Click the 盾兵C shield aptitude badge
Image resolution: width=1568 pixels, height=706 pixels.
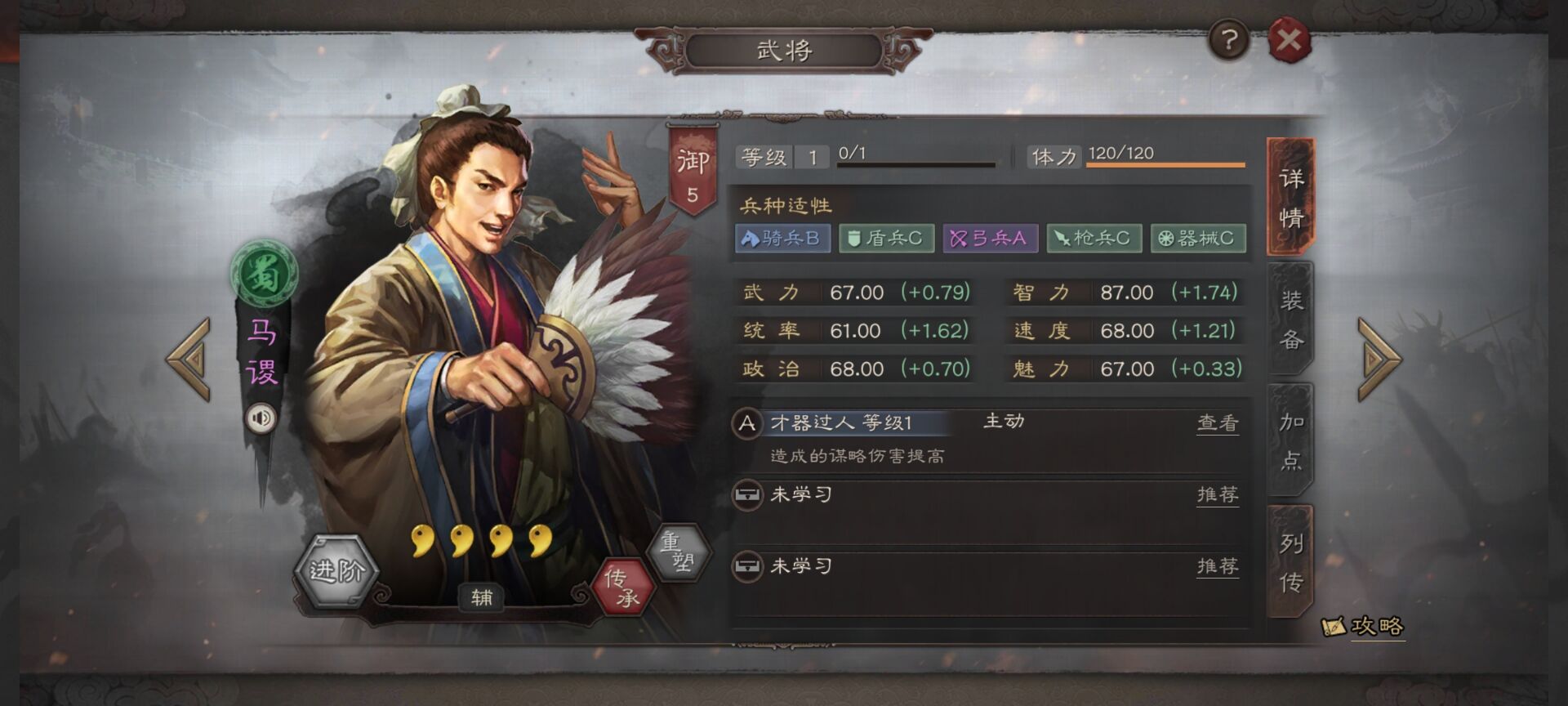(x=887, y=238)
